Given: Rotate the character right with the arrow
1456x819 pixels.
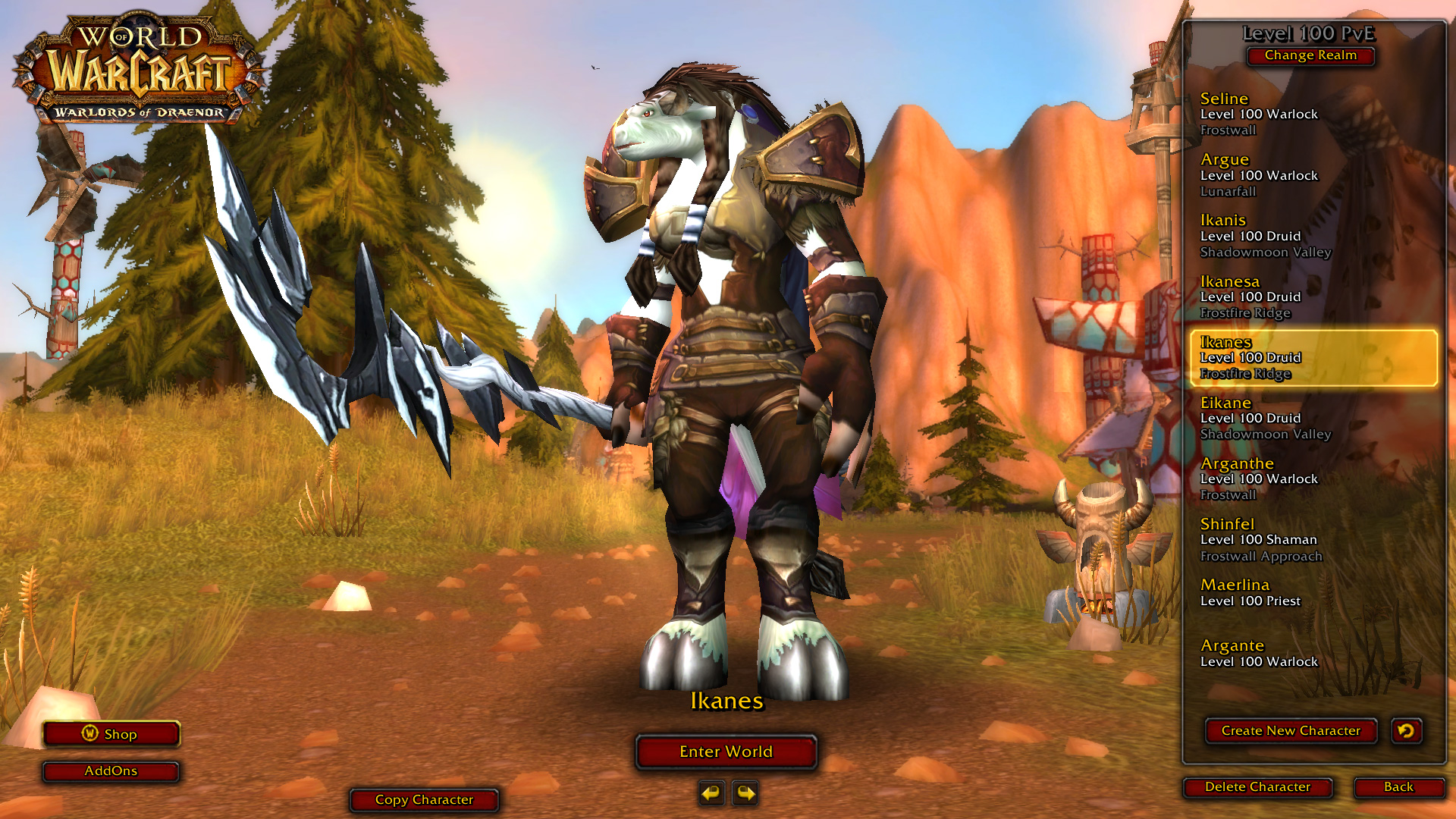Looking at the screenshot, I should (745, 793).
